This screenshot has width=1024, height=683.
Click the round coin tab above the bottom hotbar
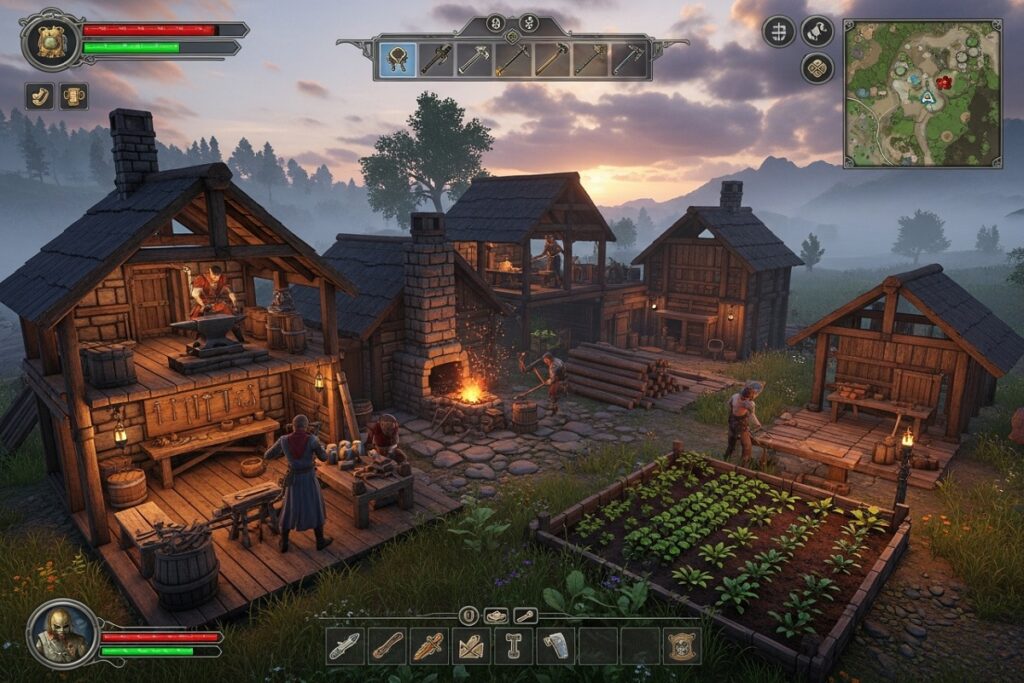tap(468, 616)
